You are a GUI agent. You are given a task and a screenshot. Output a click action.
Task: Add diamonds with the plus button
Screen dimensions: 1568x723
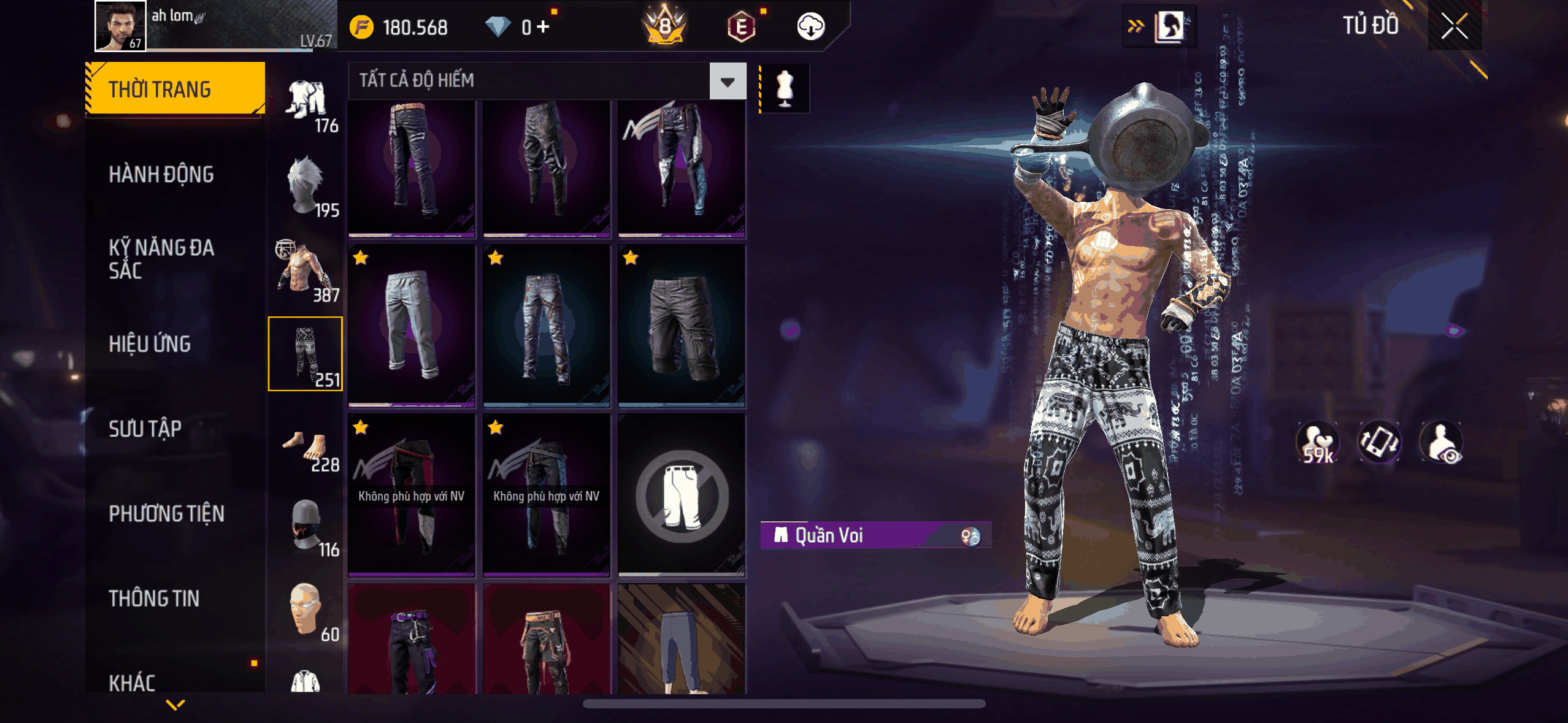pos(543,27)
